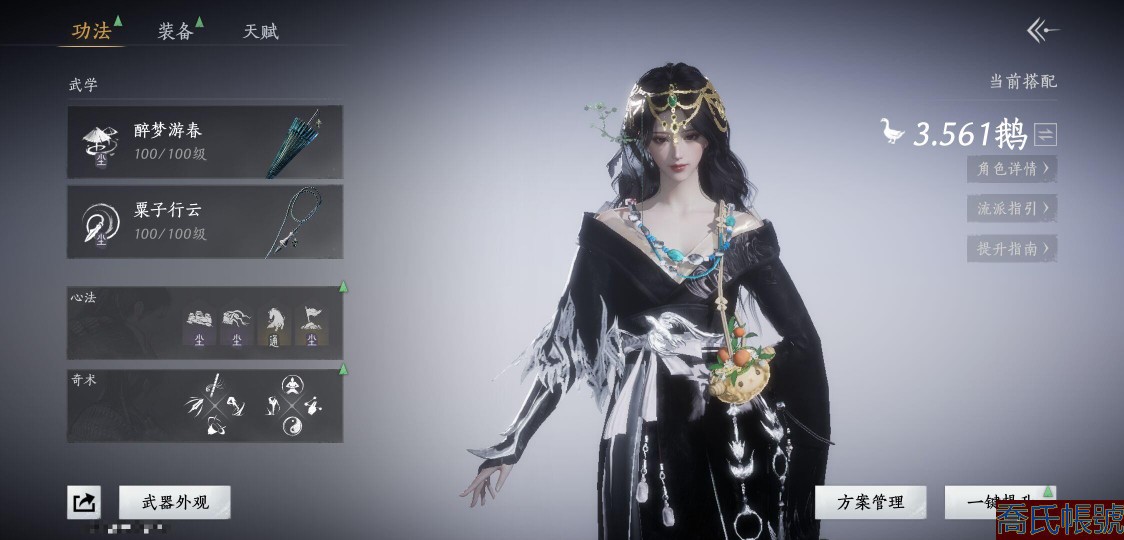Go back with the top-right arrow
The image size is (1124, 540).
click(x=1043, y=31)
